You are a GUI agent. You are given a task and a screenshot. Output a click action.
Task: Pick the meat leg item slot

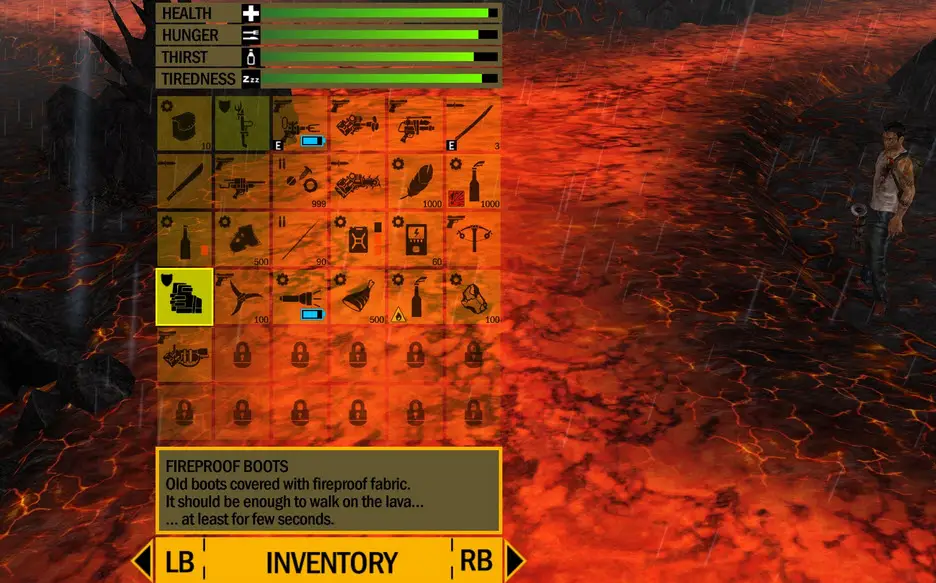[x=357, y=296]
